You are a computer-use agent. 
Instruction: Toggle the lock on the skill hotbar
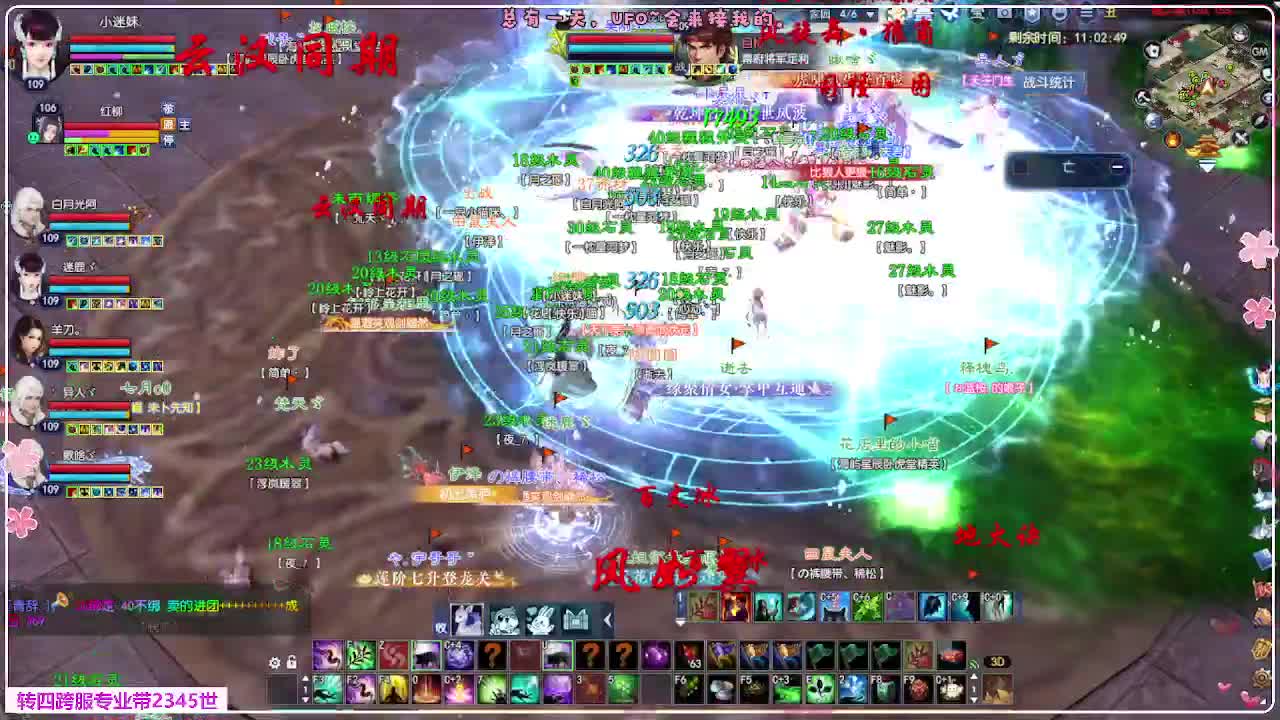coord(291,663)
